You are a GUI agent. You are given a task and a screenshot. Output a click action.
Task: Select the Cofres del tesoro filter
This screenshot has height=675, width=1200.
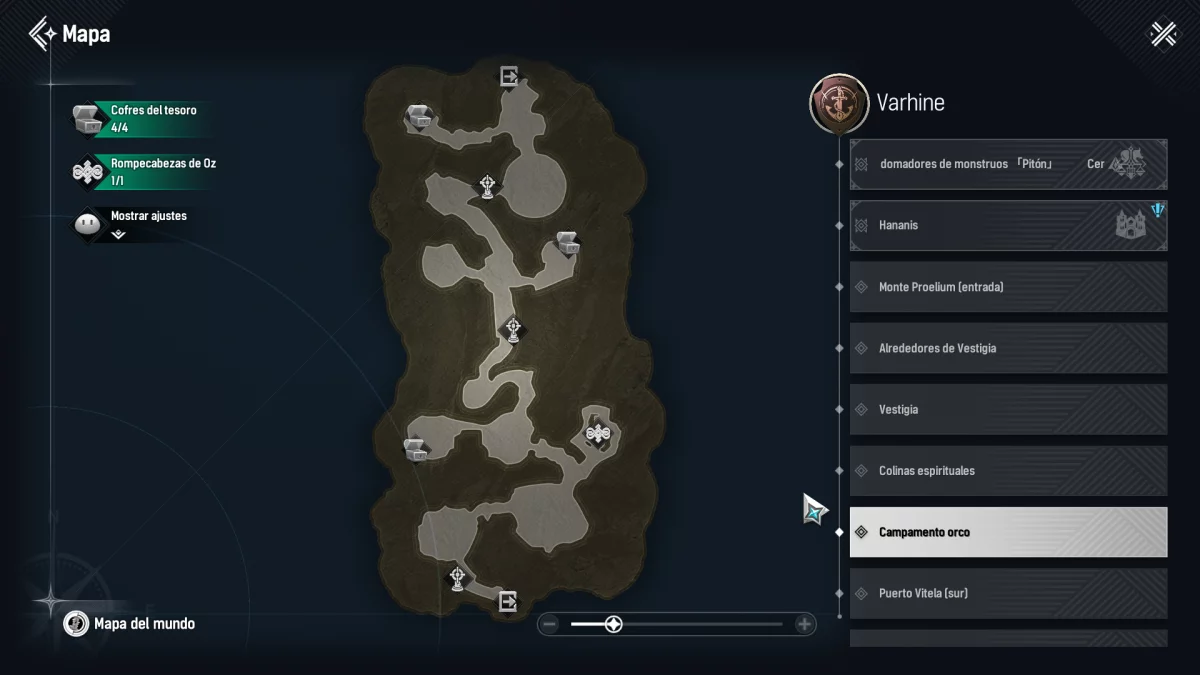coord(140,119)
